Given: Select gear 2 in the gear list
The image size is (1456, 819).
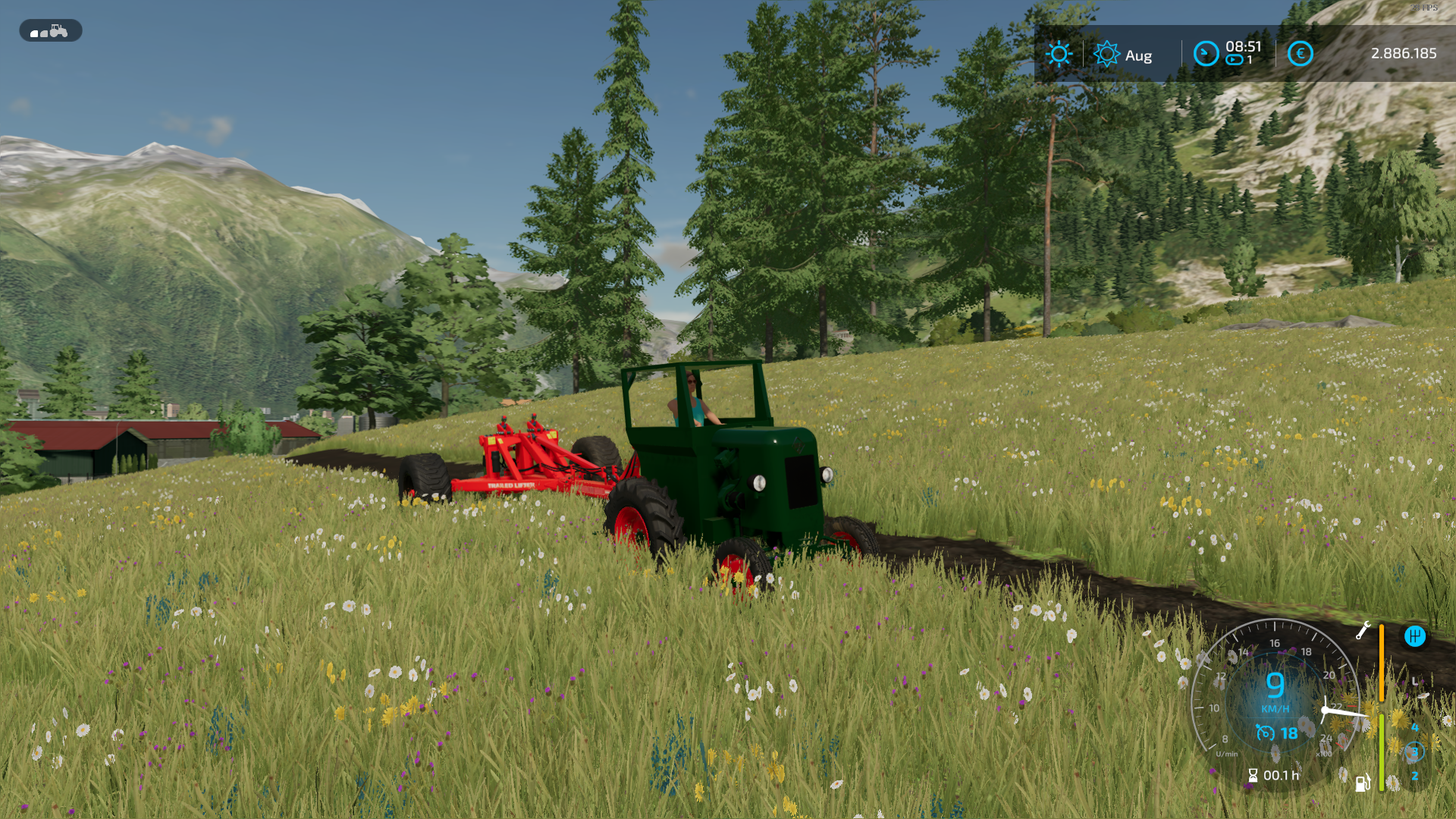Looking at the screenshot, I should pyautogui.click(x=1414, y=777).
